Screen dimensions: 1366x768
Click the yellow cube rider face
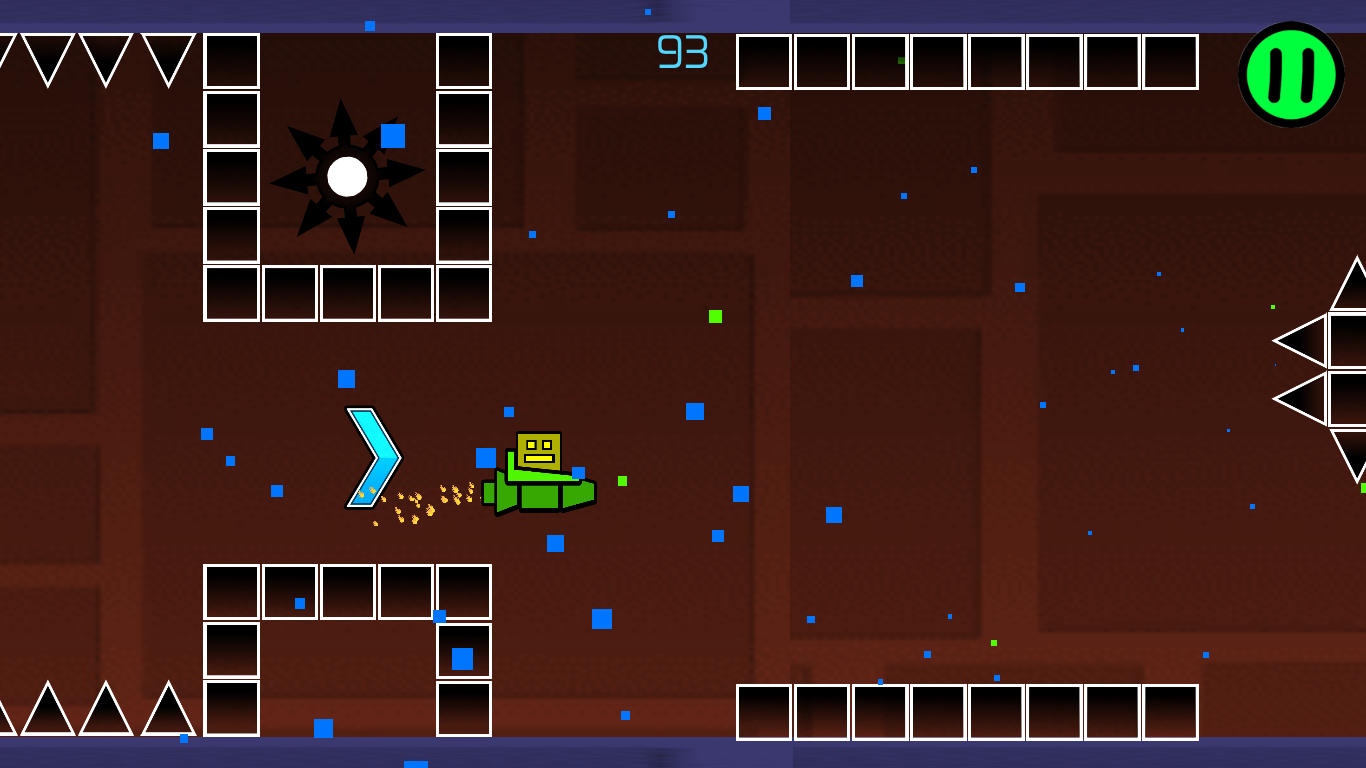pos(540,449)
